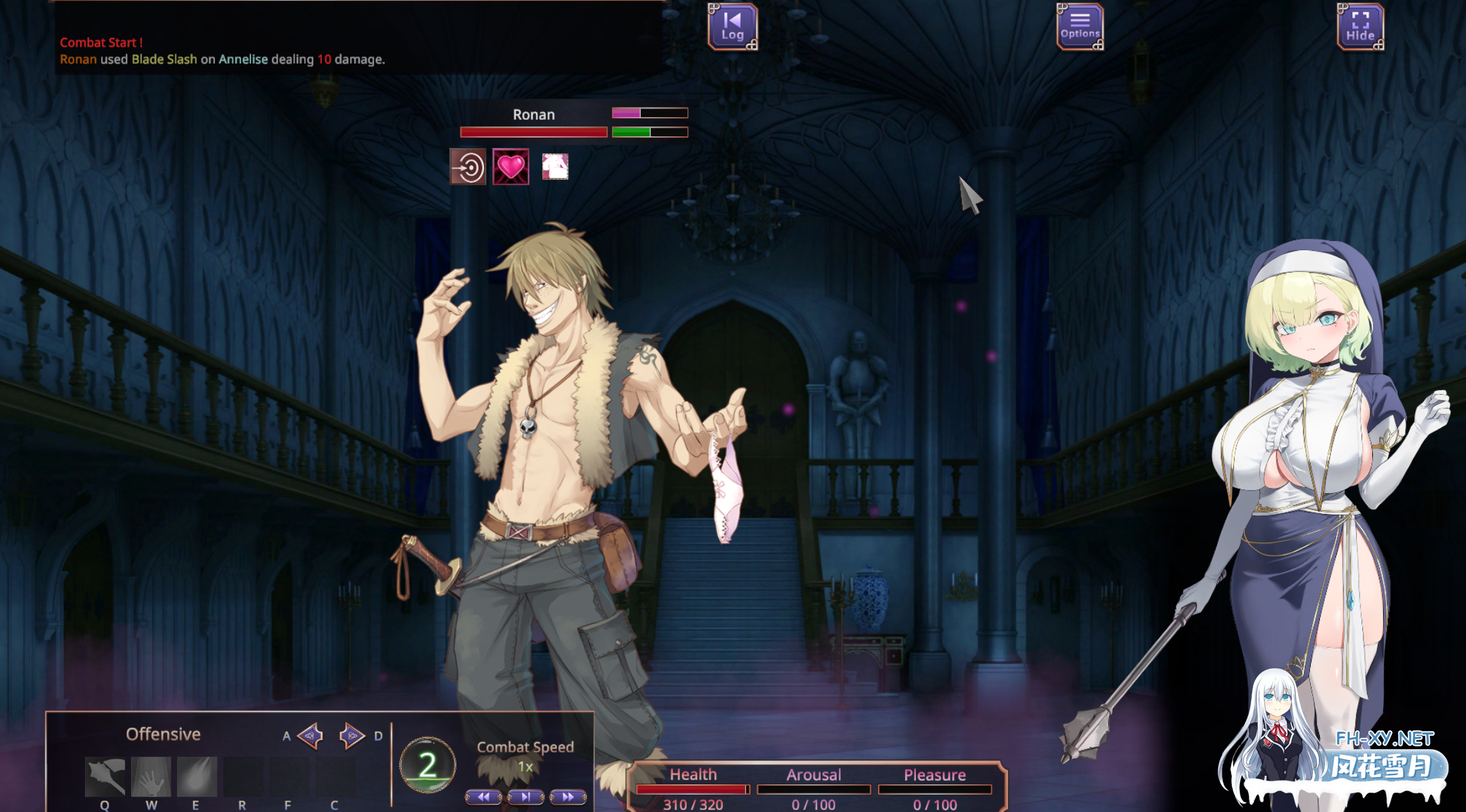Inspect the target buff icon on Ronan
The image size is (1466, 812).
(x=469, y=167)
